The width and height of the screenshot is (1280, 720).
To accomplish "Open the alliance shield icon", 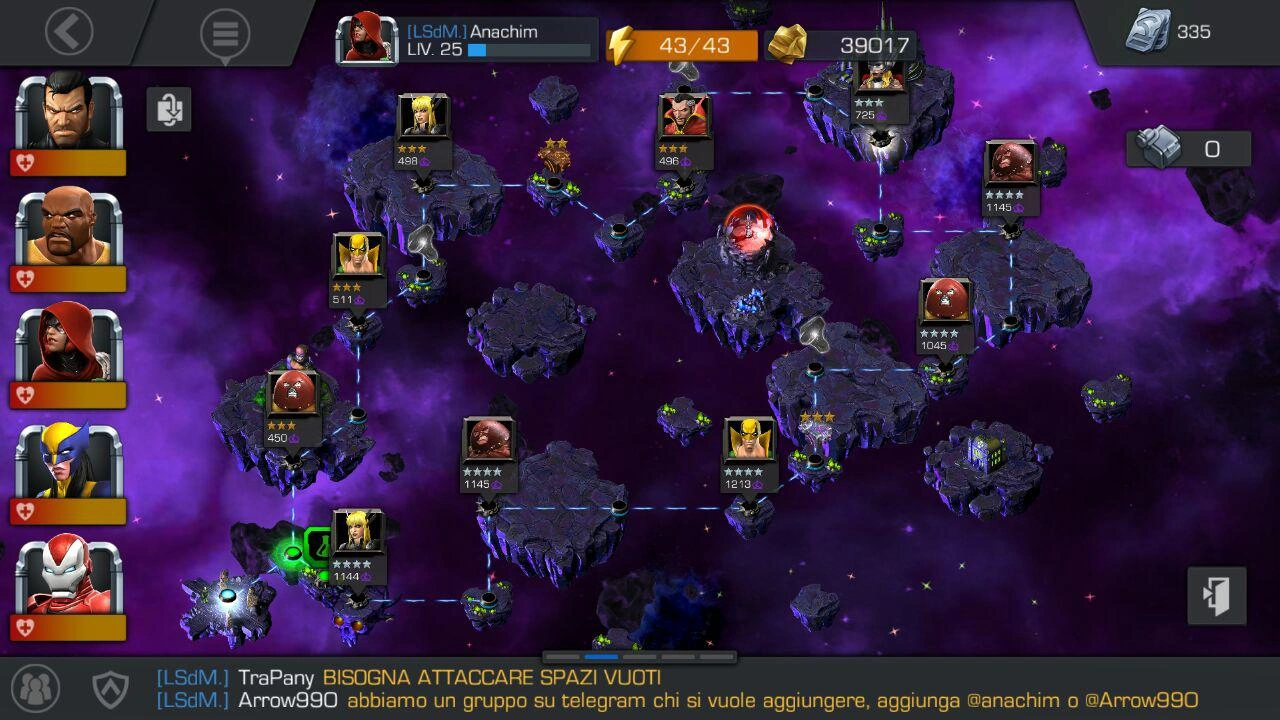I will pyautogui.click(x=110, y=688).
